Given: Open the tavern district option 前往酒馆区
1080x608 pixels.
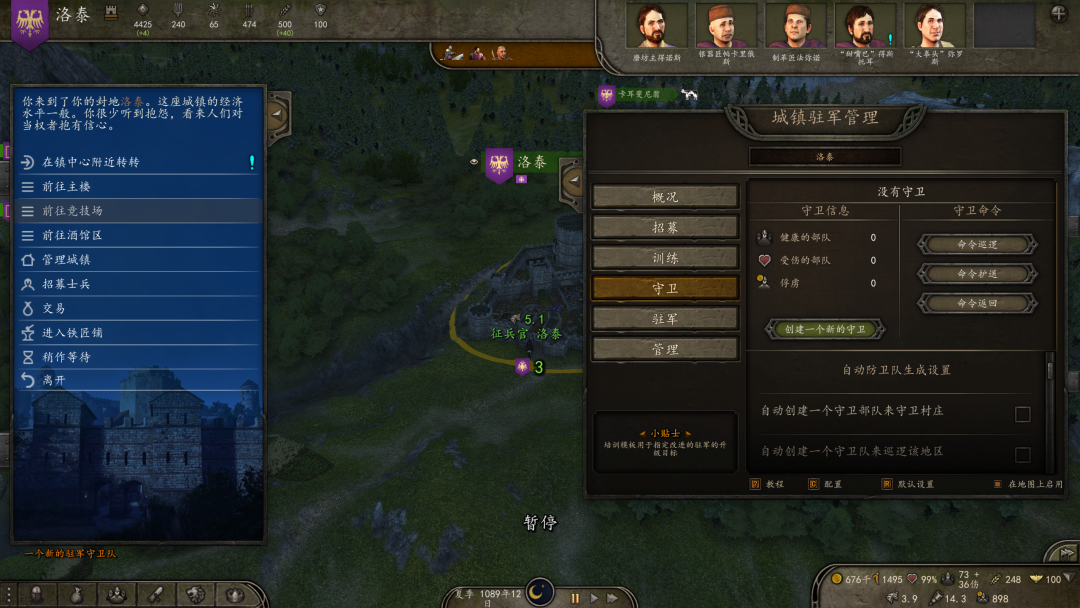Looking at the screenshot, I should 73,236.
